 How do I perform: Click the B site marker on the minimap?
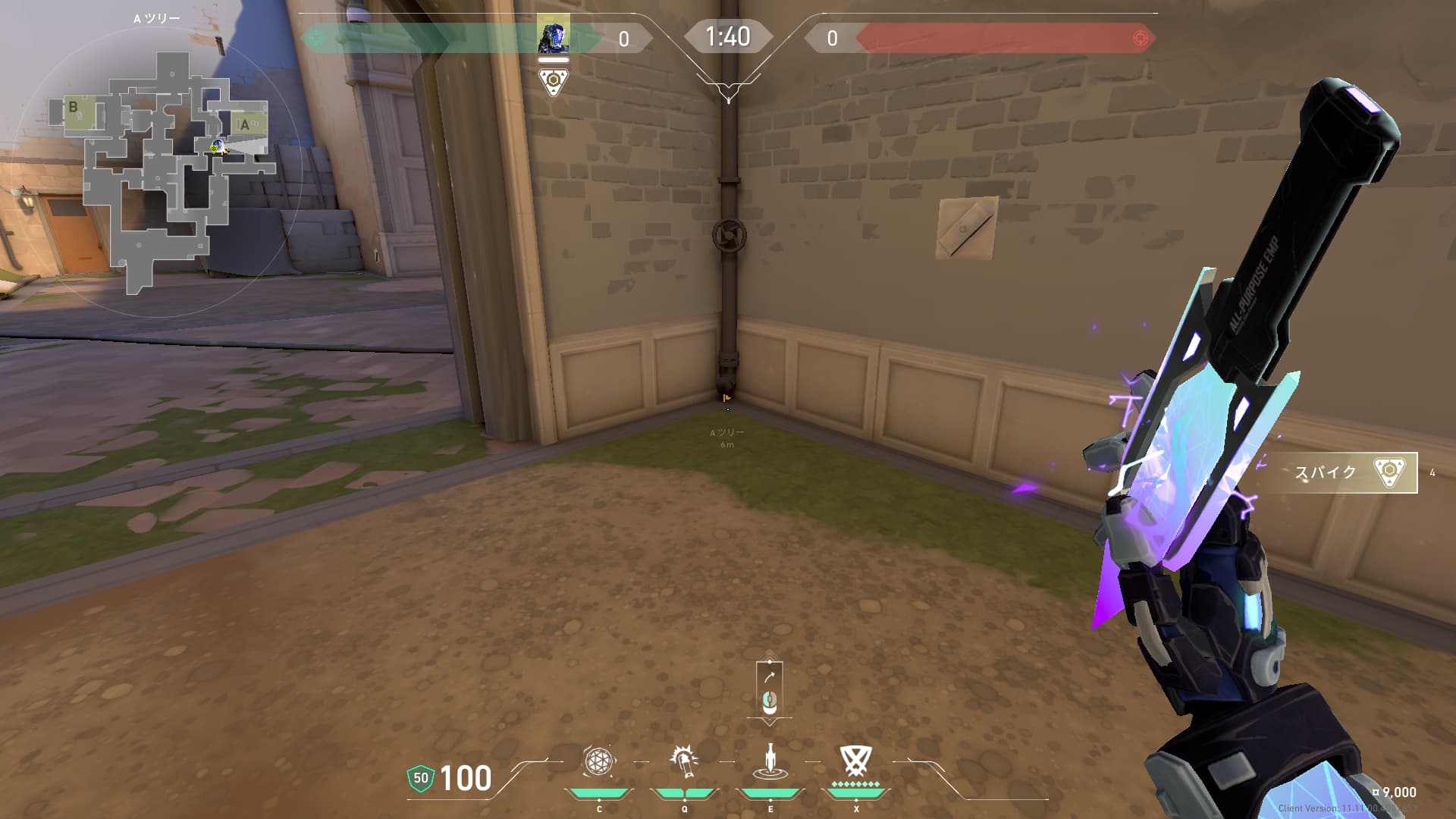pyautogui.click(x=74, y=107)
